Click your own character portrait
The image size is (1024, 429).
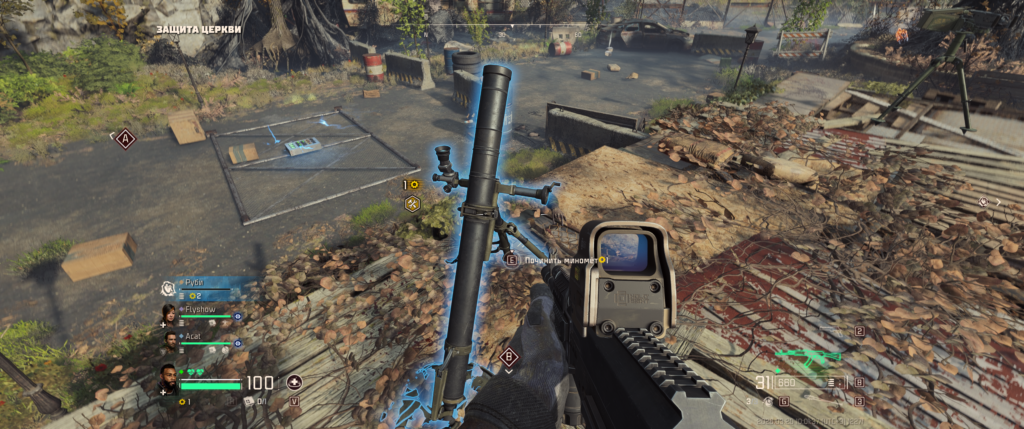[x=169, y=381]
